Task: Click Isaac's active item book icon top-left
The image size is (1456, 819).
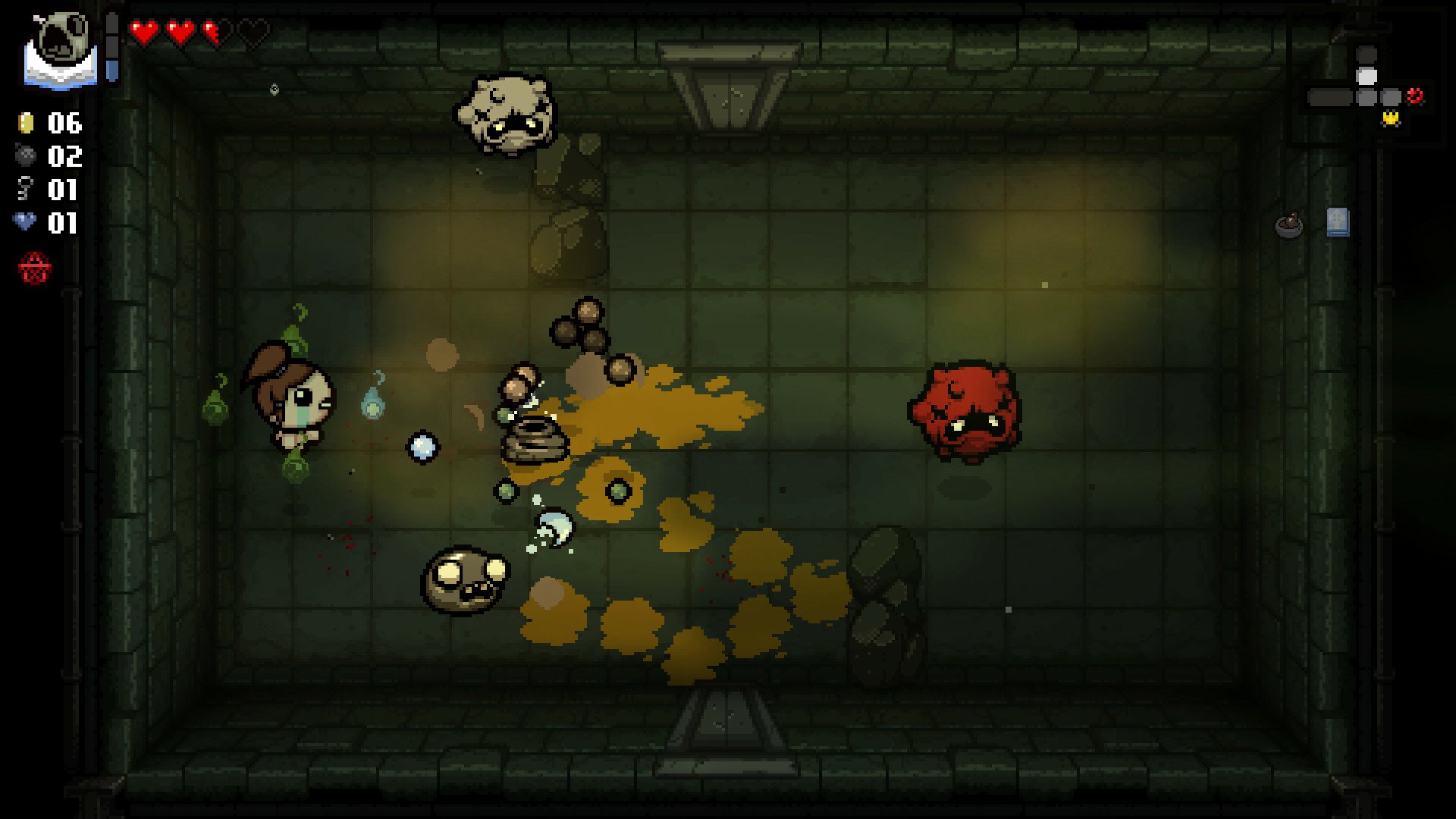Action: click(59, 45)
